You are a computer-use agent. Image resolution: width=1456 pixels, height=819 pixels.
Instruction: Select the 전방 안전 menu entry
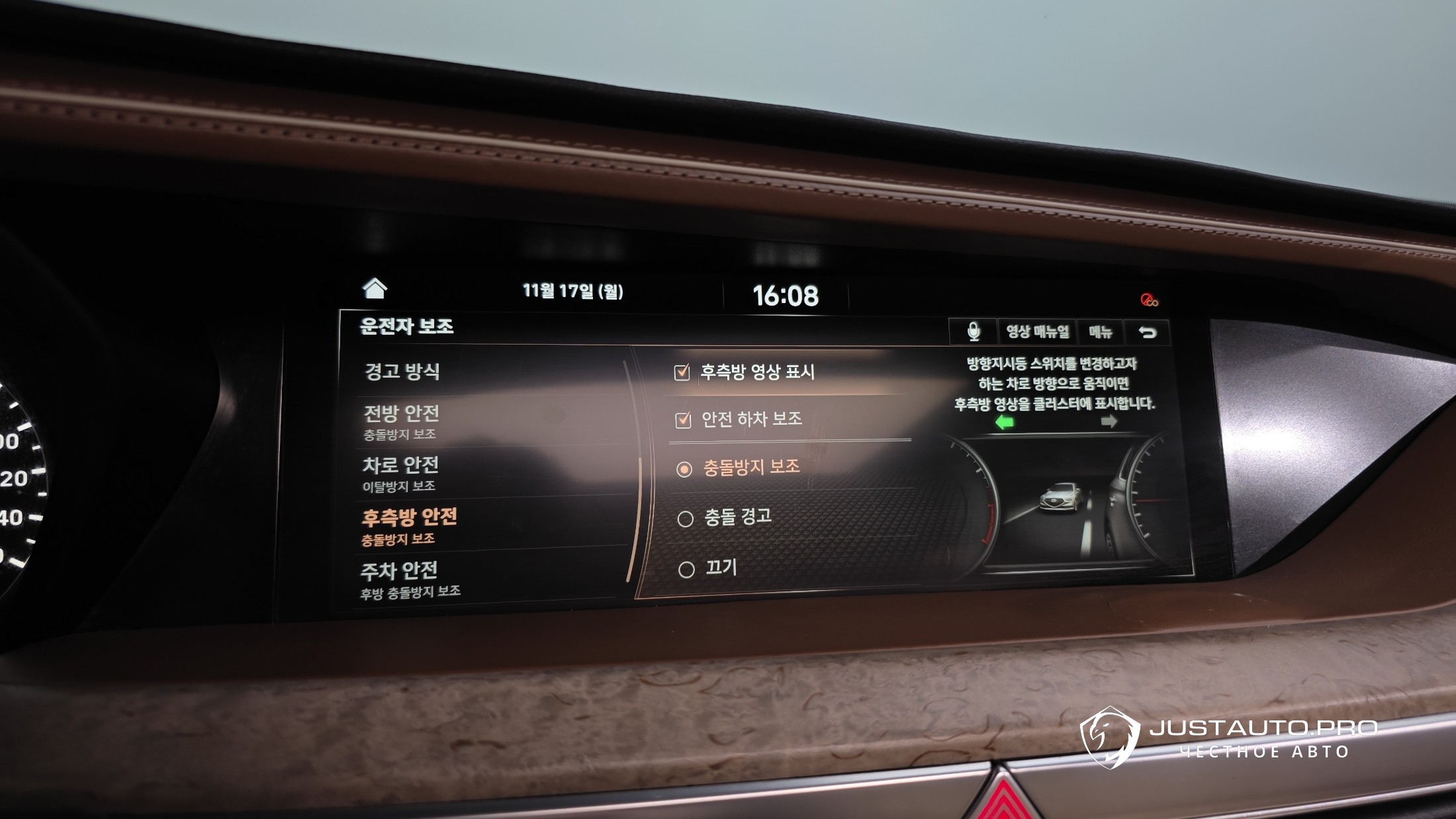pos(401,421)
